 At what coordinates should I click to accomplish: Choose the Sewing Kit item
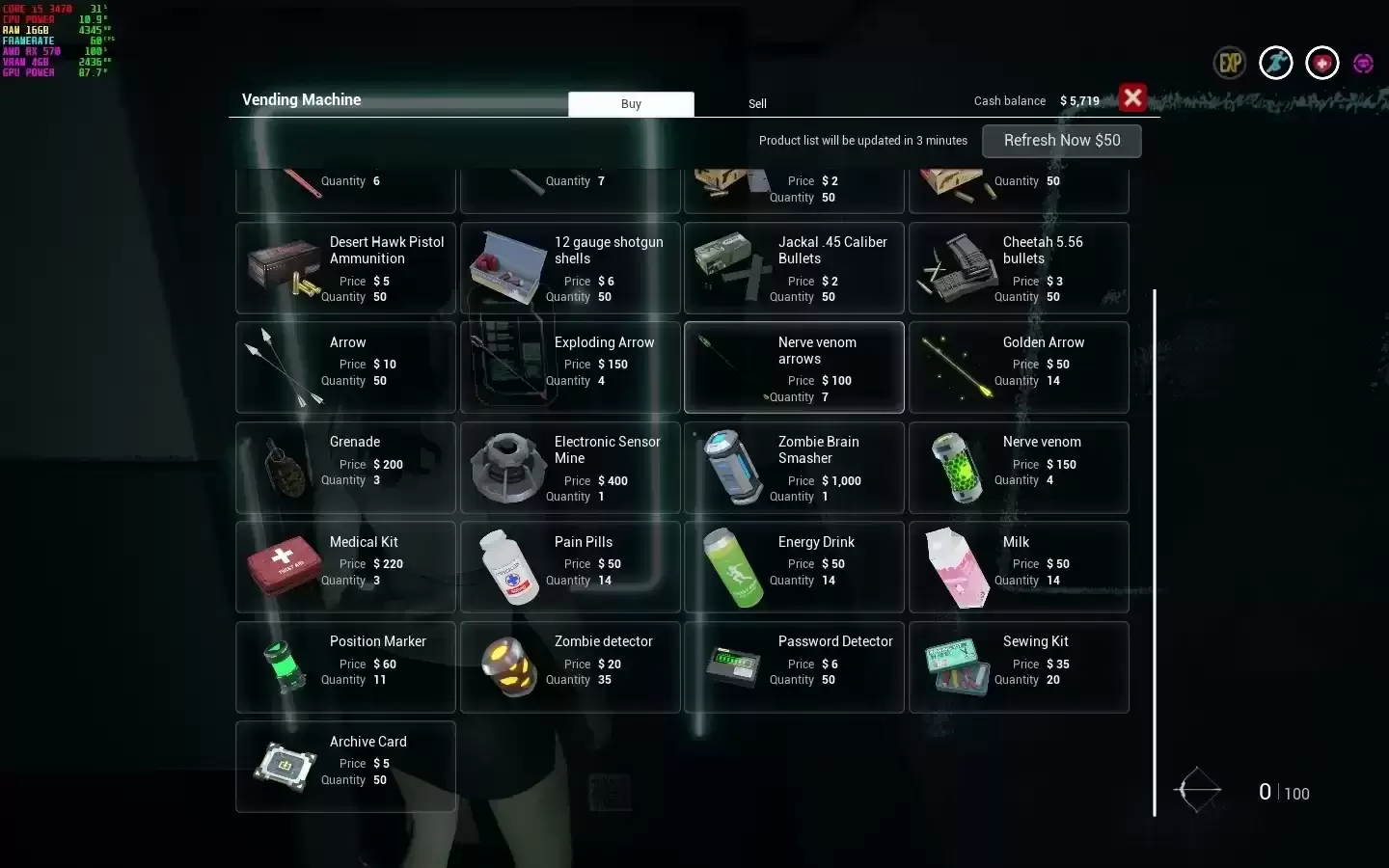[x=1019, y=667]
